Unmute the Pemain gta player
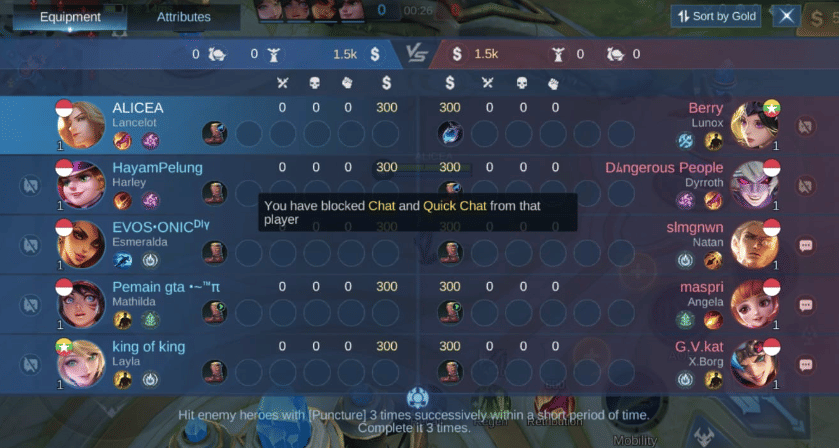839x448 pixels. [x=31, y=304]
